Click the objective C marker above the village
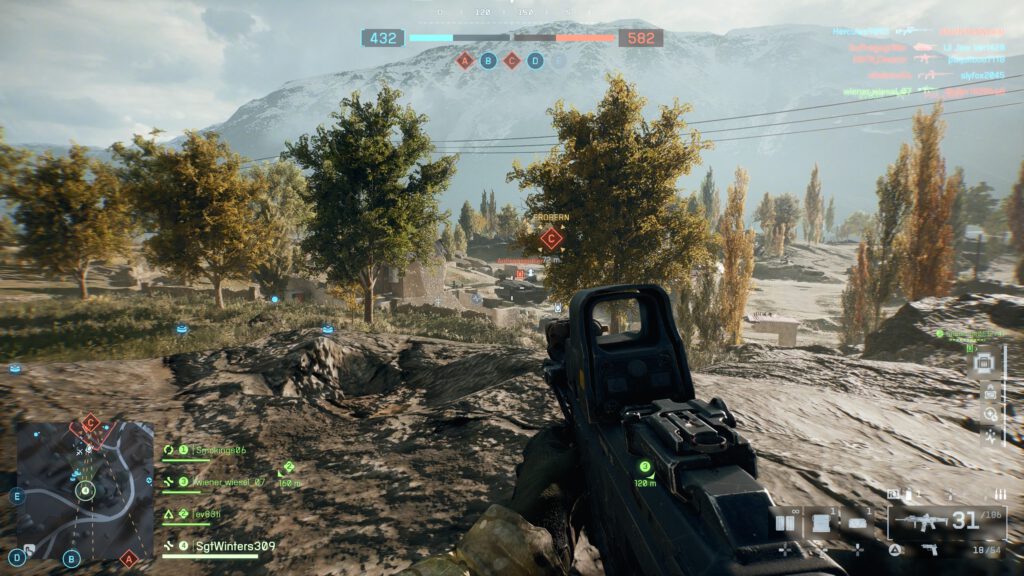 550,238
